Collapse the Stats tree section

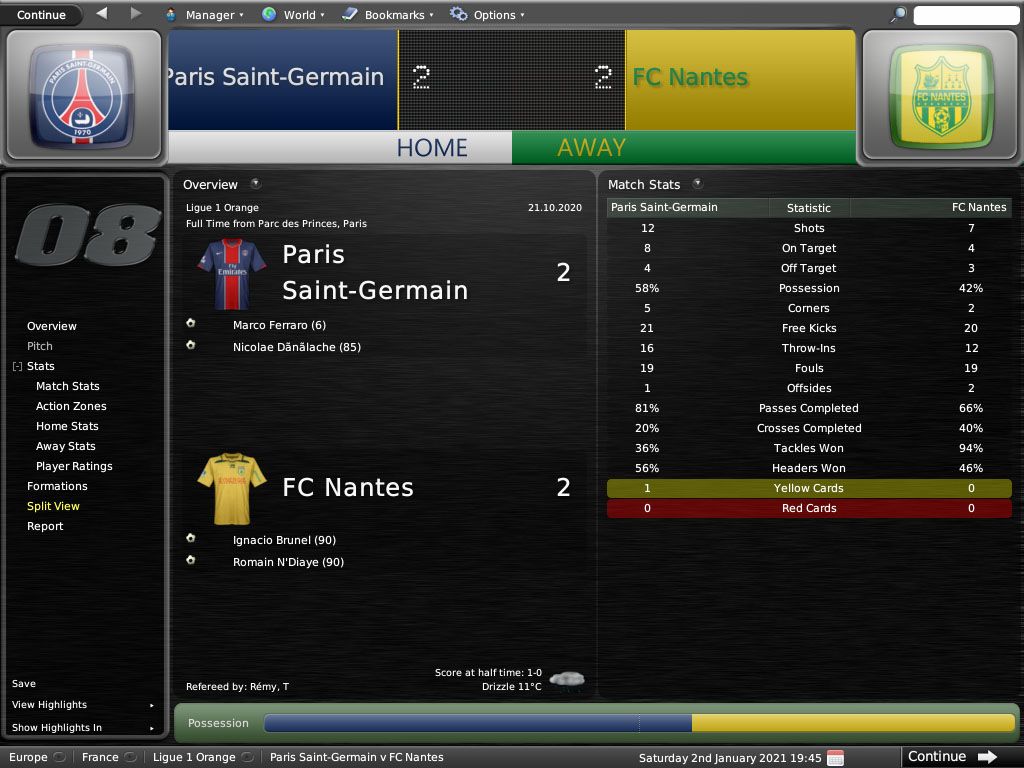(x=17, y=367)
